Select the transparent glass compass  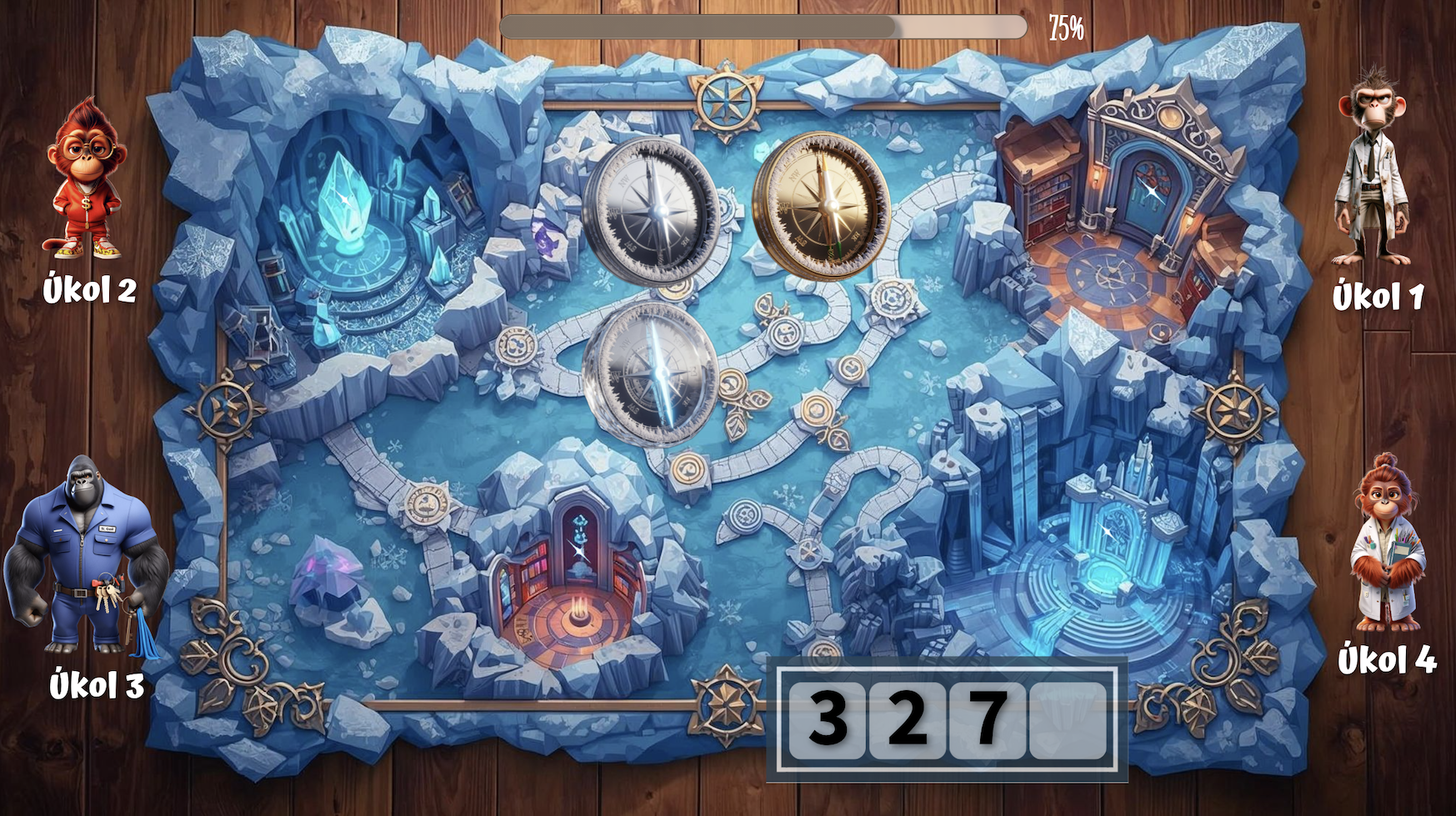coord(651,373)
